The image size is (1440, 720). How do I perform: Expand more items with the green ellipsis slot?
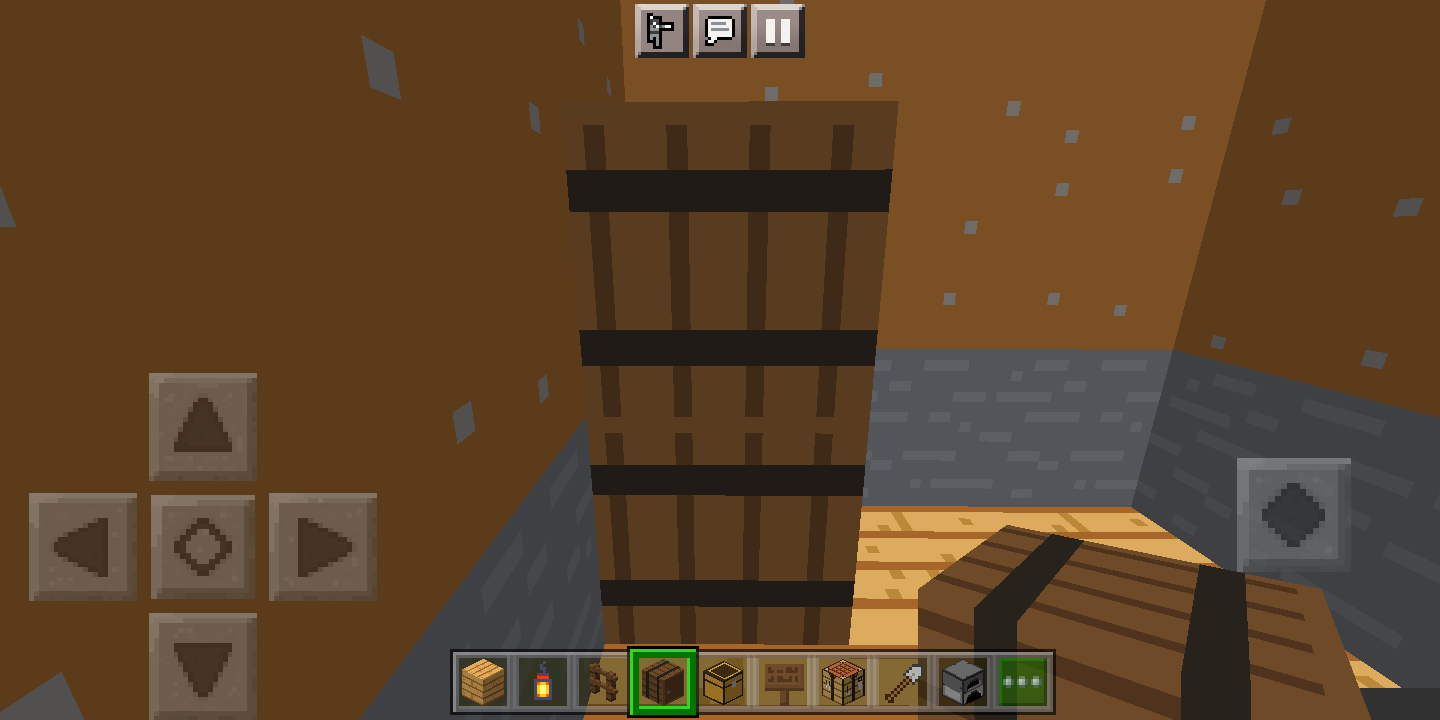pos(1023,681)
